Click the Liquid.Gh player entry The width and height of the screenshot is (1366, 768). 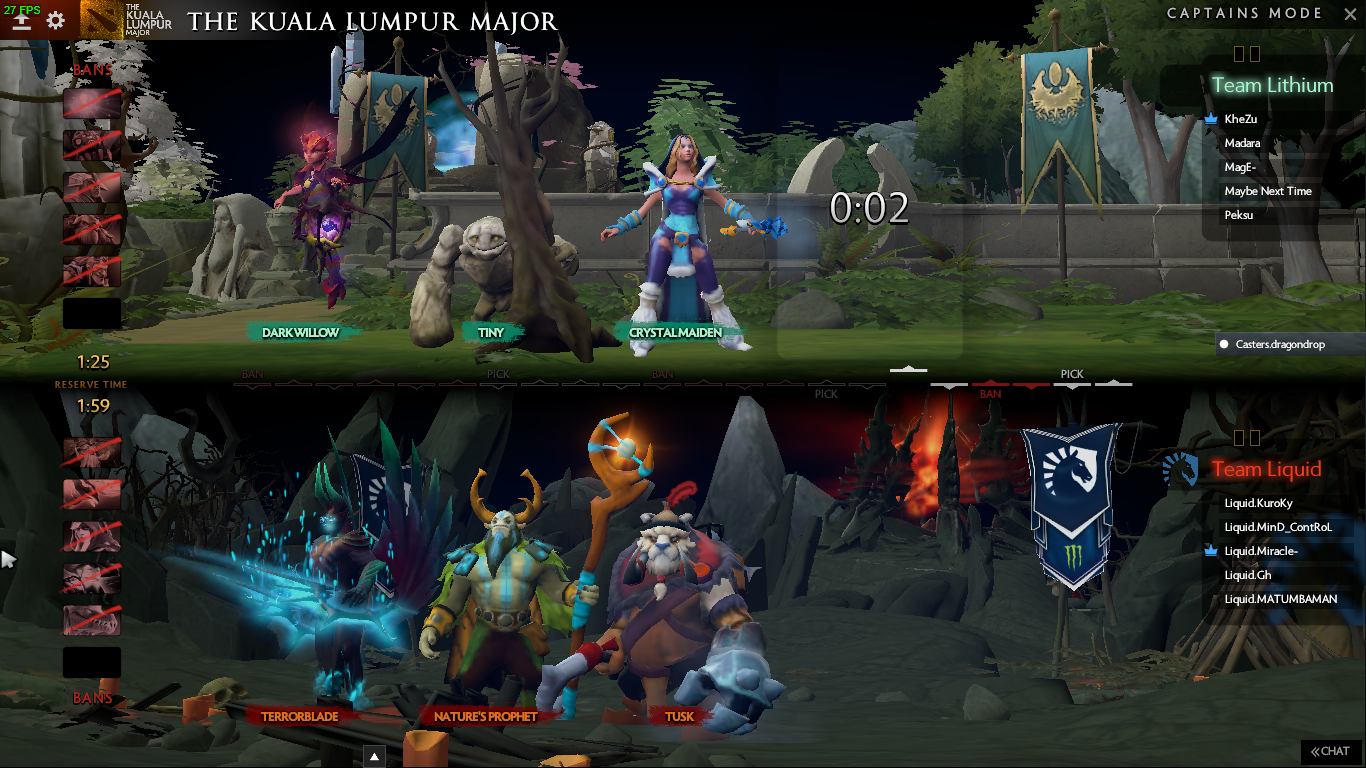[1248, 575]
